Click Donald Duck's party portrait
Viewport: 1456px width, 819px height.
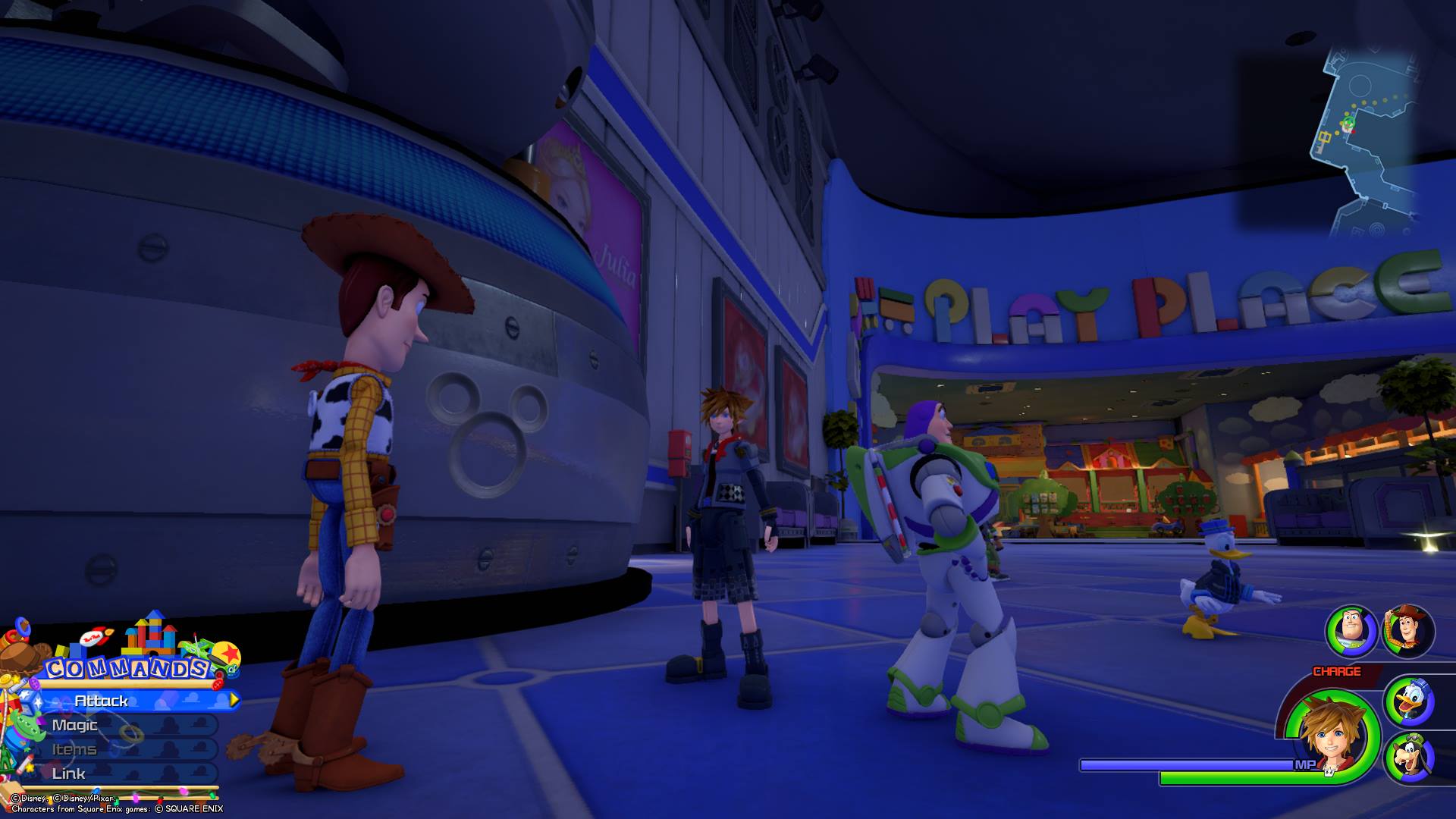[1409, 702]
